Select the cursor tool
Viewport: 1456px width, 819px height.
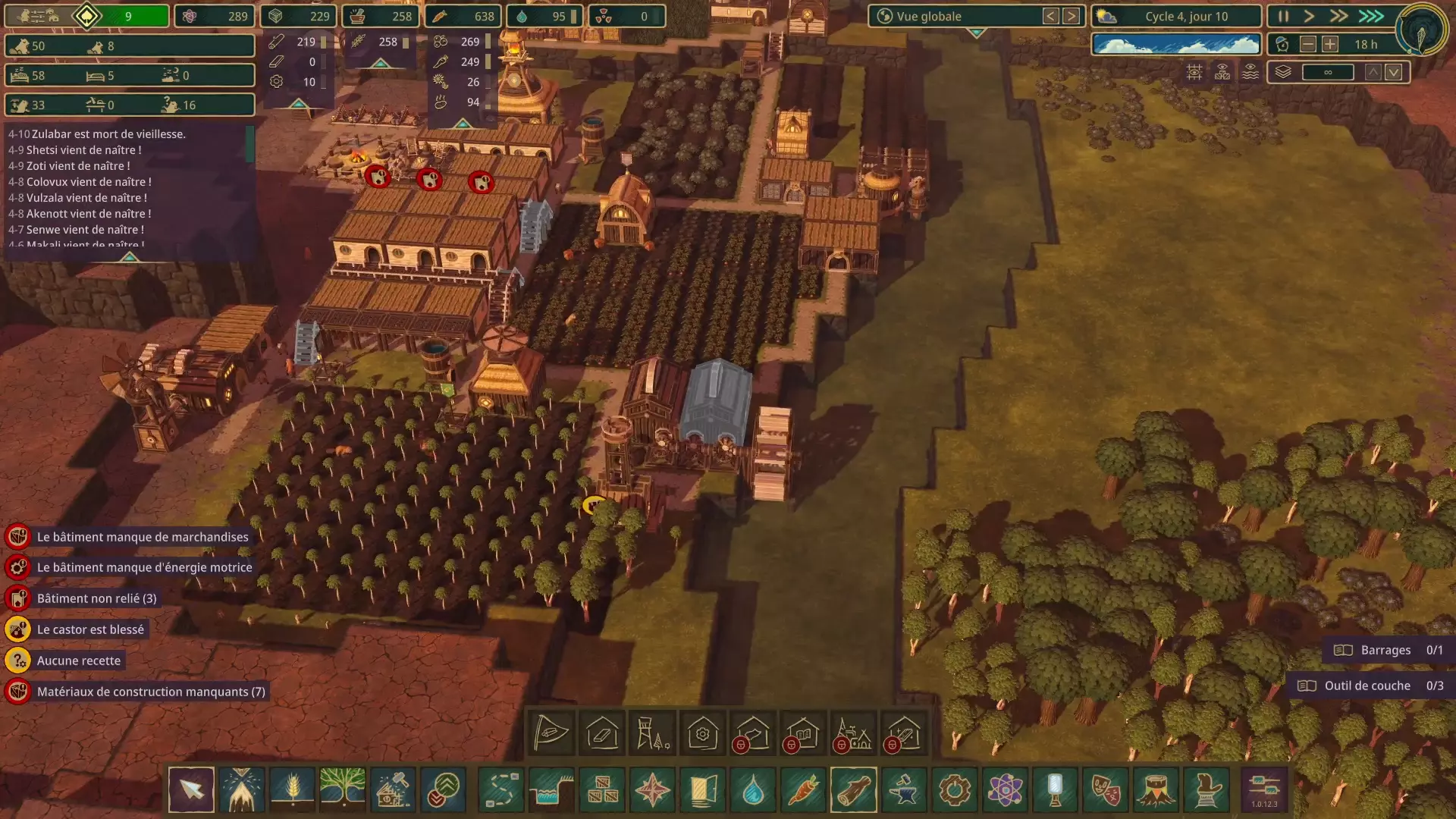(191, 790)
